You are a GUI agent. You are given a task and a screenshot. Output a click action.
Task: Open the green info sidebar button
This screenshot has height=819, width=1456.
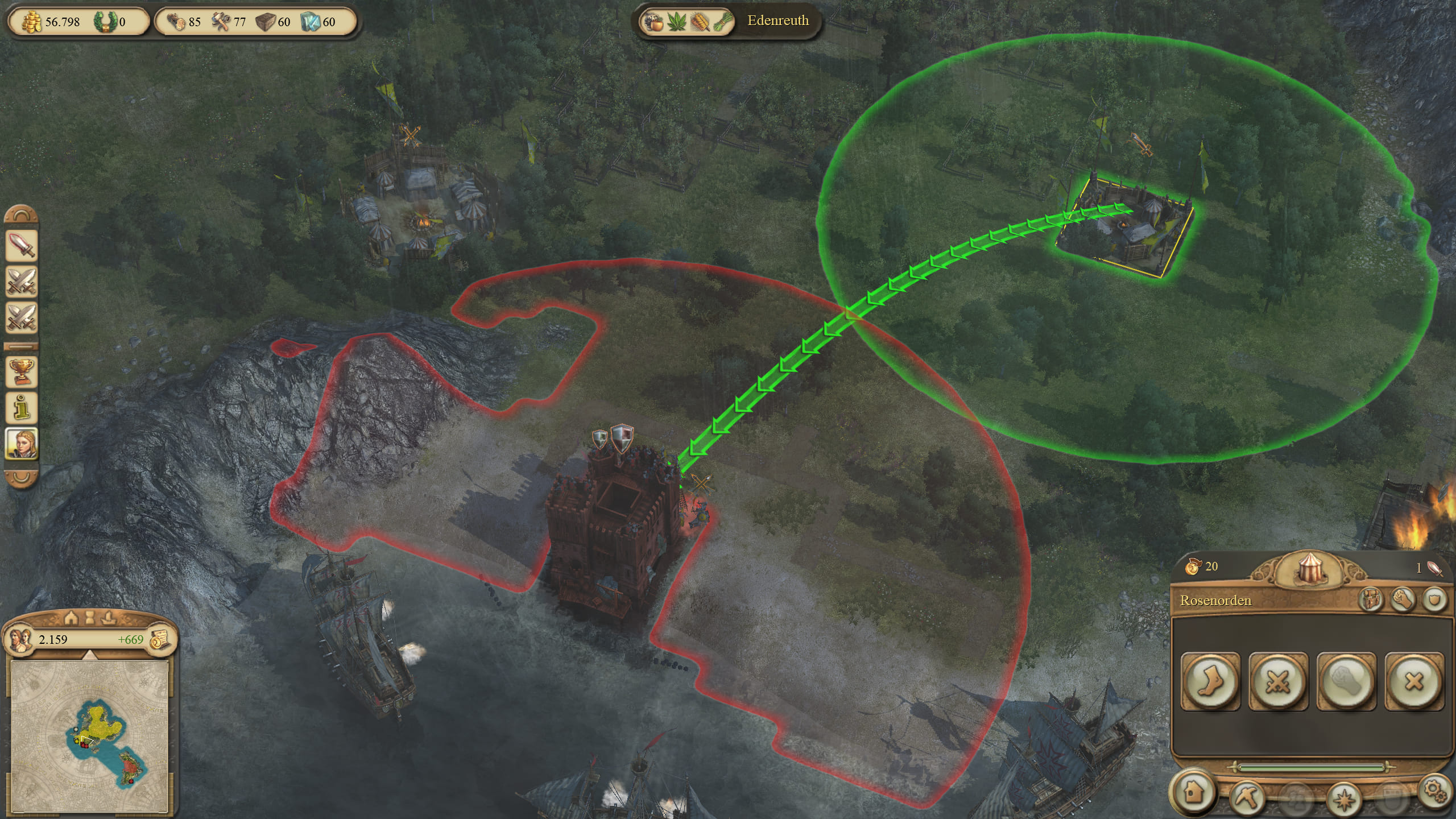(22, 407)
